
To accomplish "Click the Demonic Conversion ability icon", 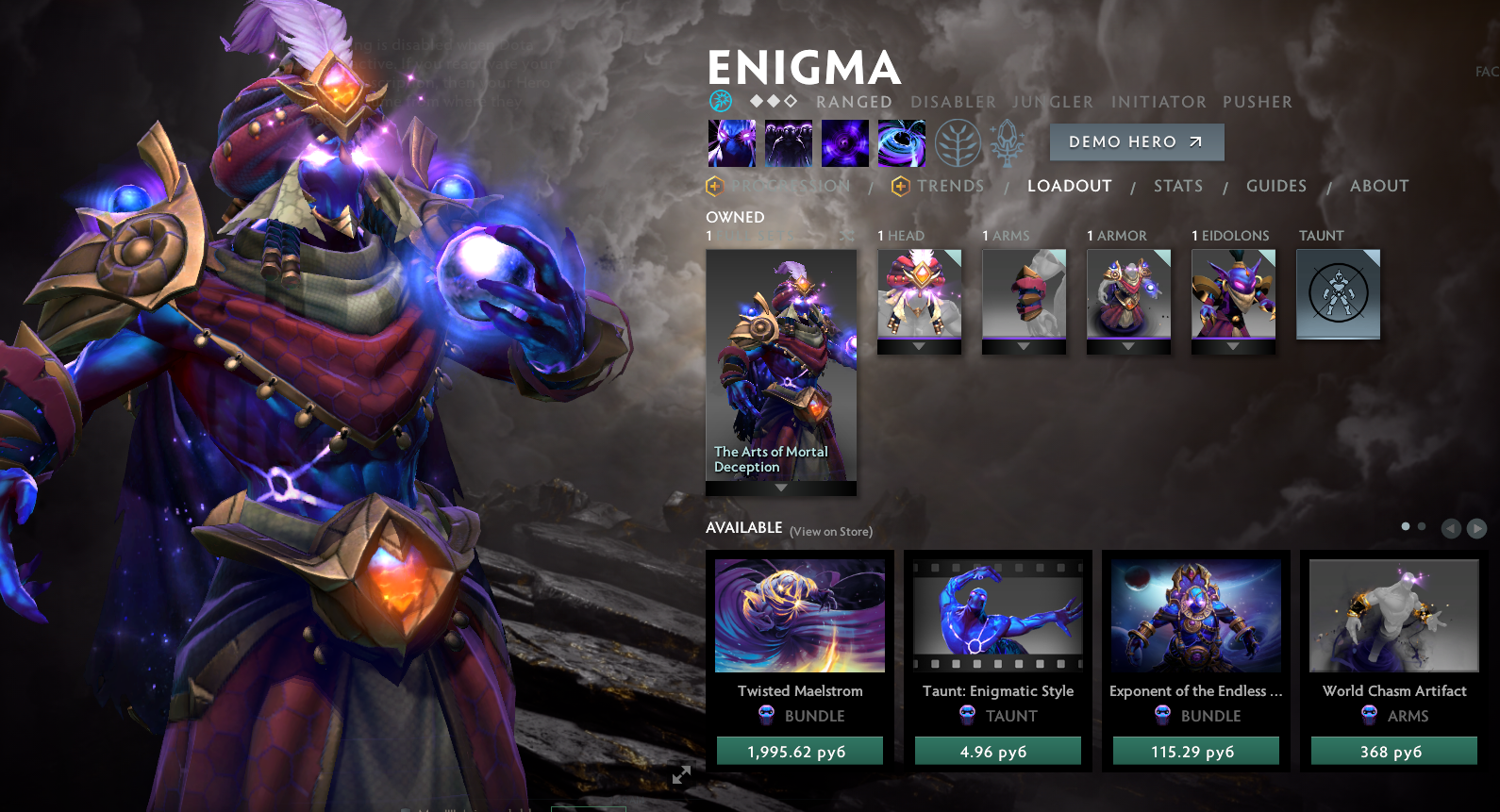I will tap(788, 143).
